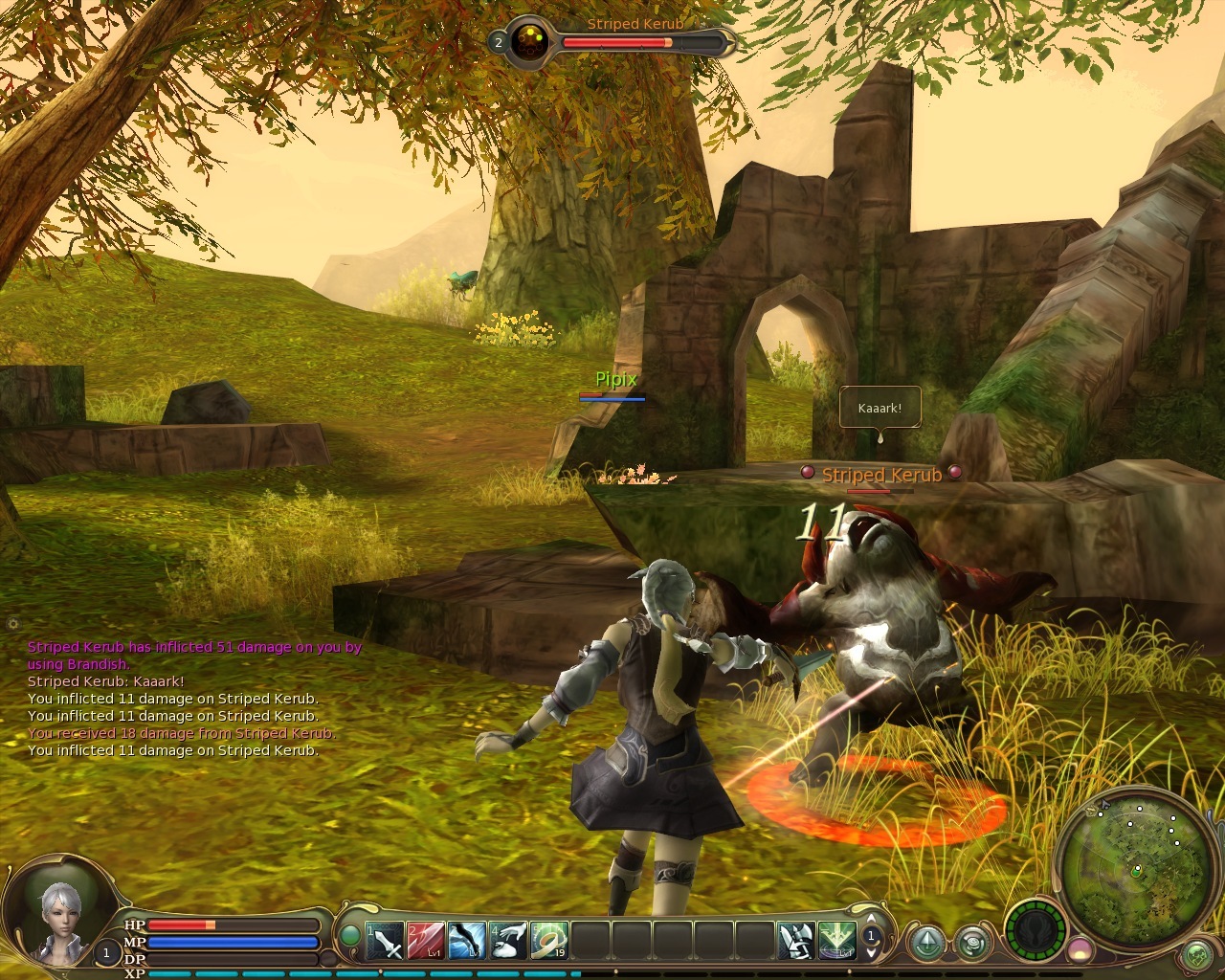Click the Striped Kerub target portrait
Image resolution: width=1225 pixels, height=980 pixels.
click(x=528, y=42)
